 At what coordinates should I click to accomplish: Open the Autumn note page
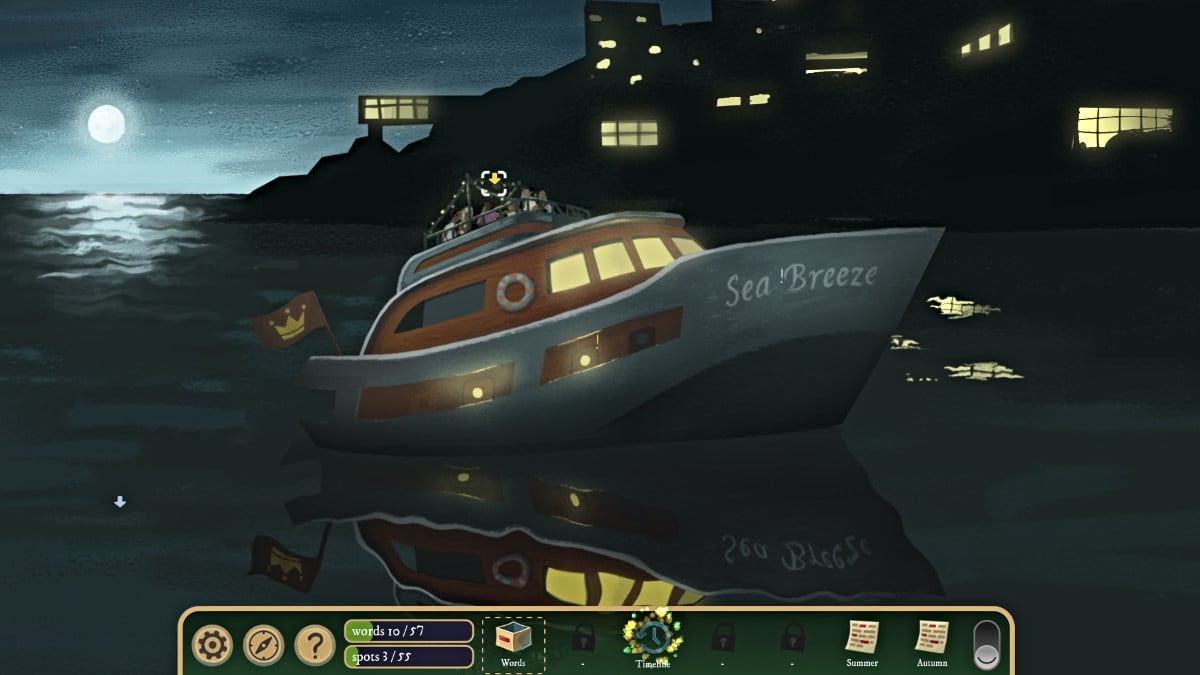pos(932,638)
